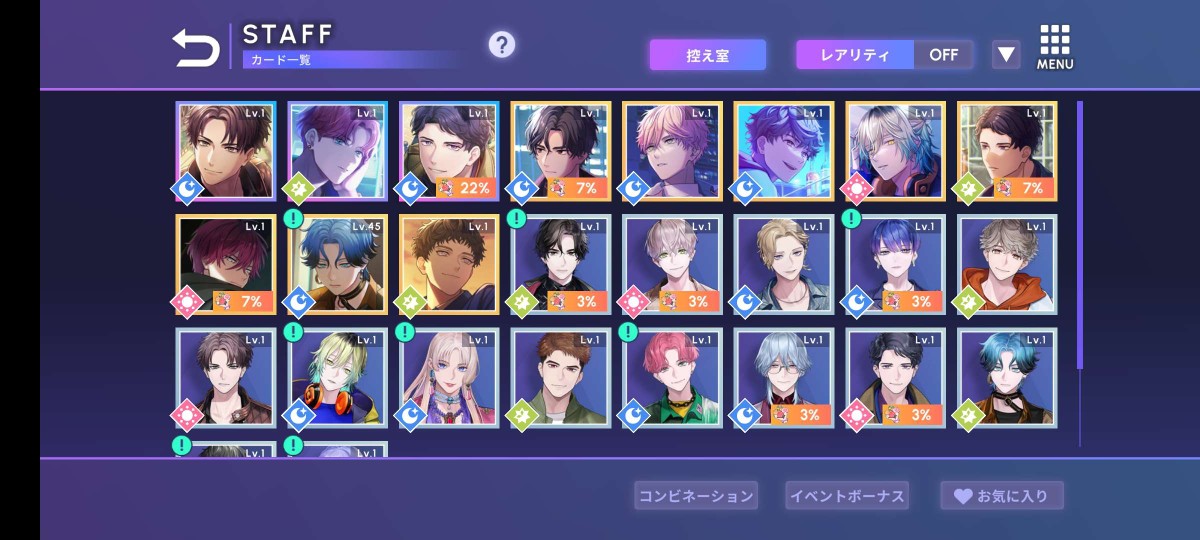Open the question mark help
1200x540 pixels.
pyautogui.click(x=501, y=45)
